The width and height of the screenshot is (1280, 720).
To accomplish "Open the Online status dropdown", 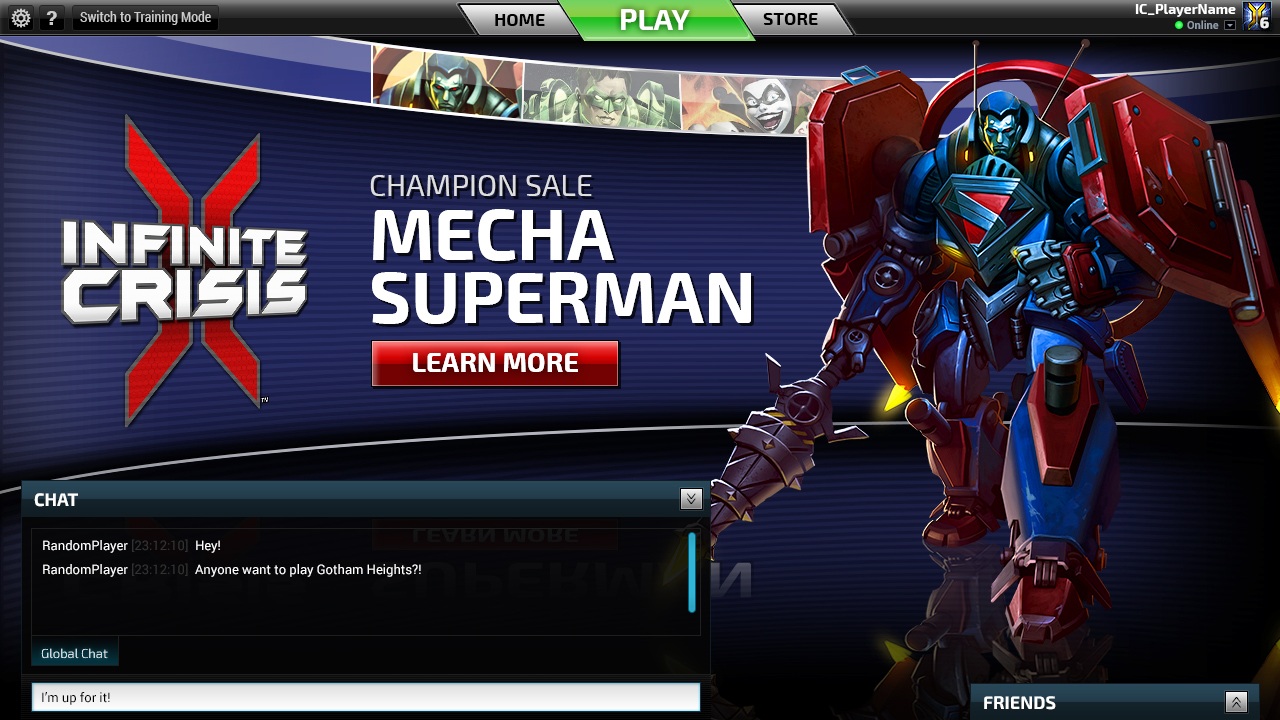I will (x=1230, y=25).
